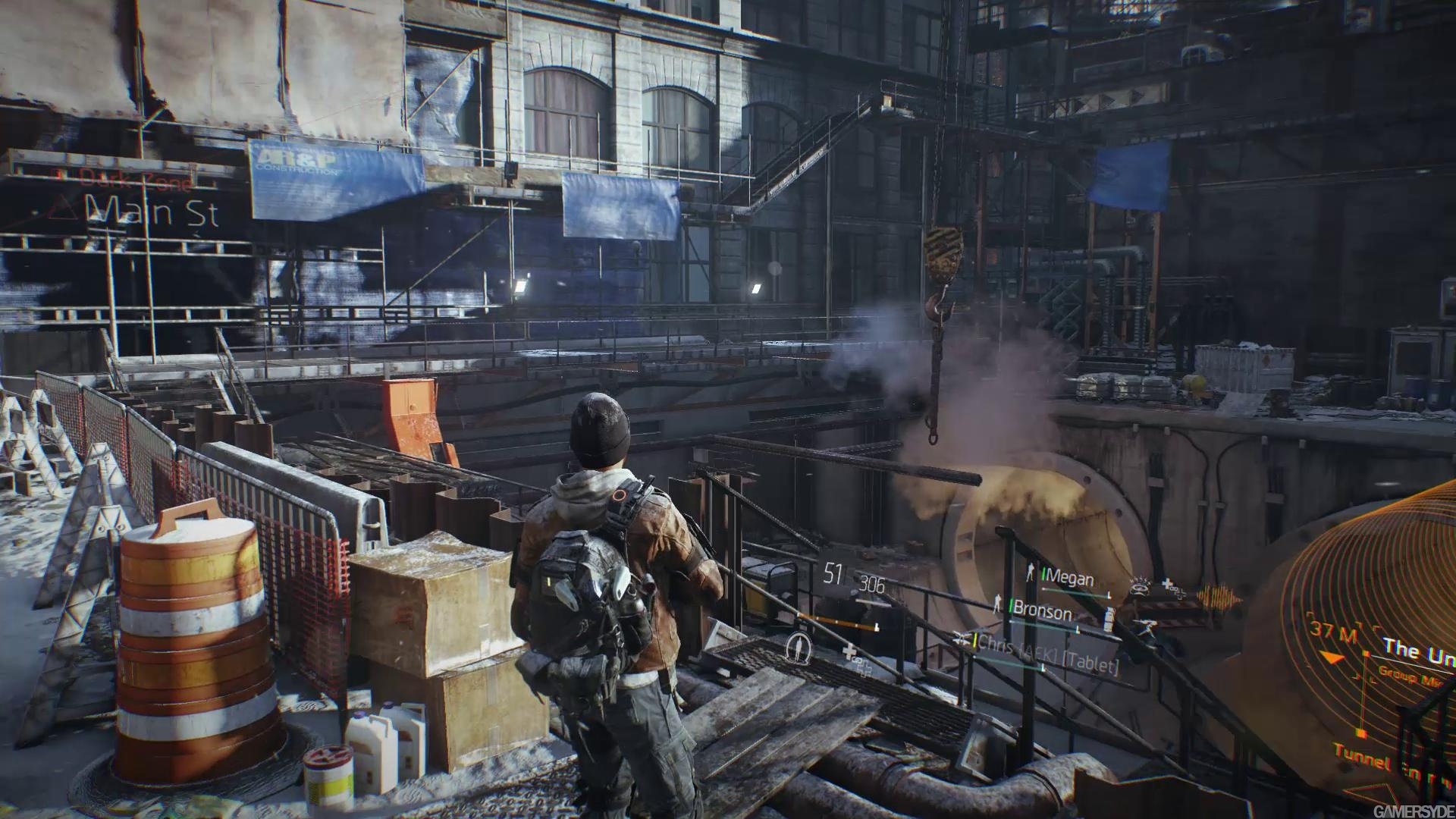
Task: Open the Tunnel waypoint marker on the minimap
Action: pos(1360,733)
